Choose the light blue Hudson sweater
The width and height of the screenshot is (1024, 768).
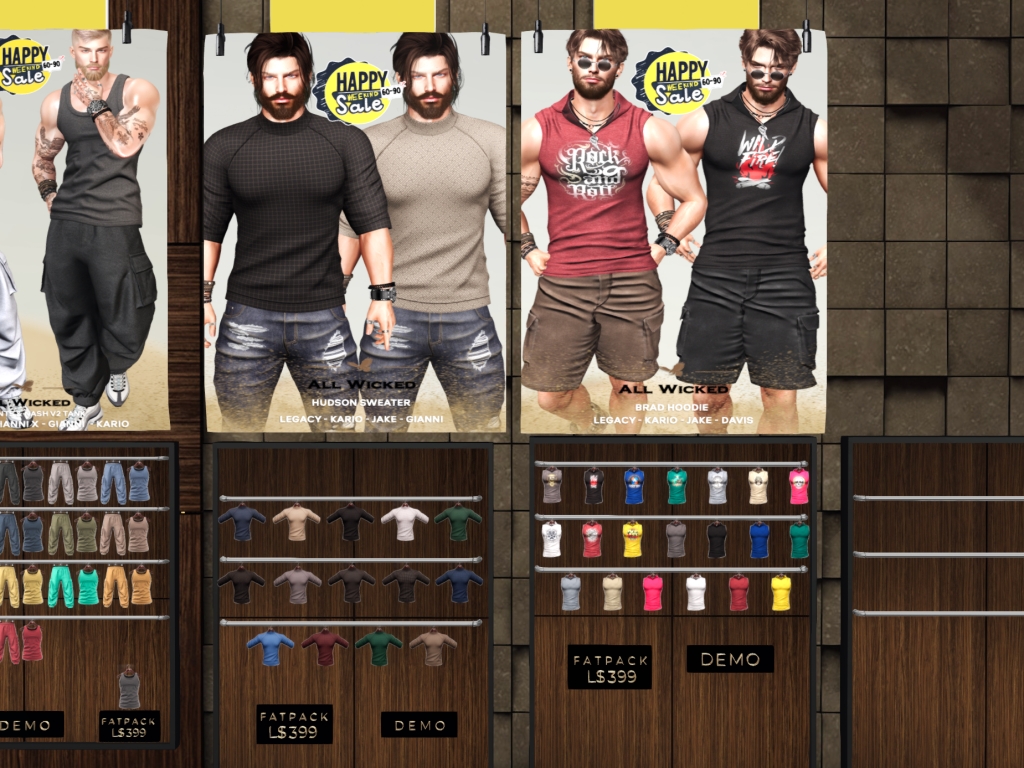point(270,646)
